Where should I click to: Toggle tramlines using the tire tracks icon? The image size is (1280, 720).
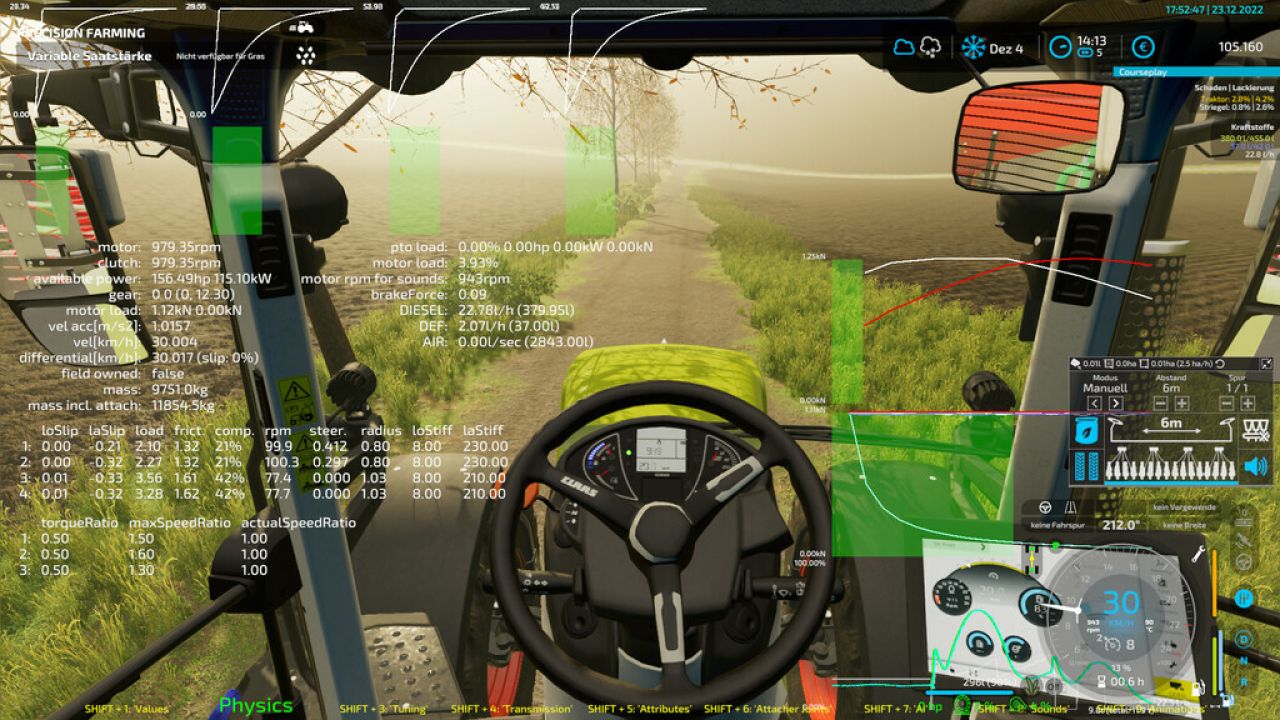[1086, 466]
